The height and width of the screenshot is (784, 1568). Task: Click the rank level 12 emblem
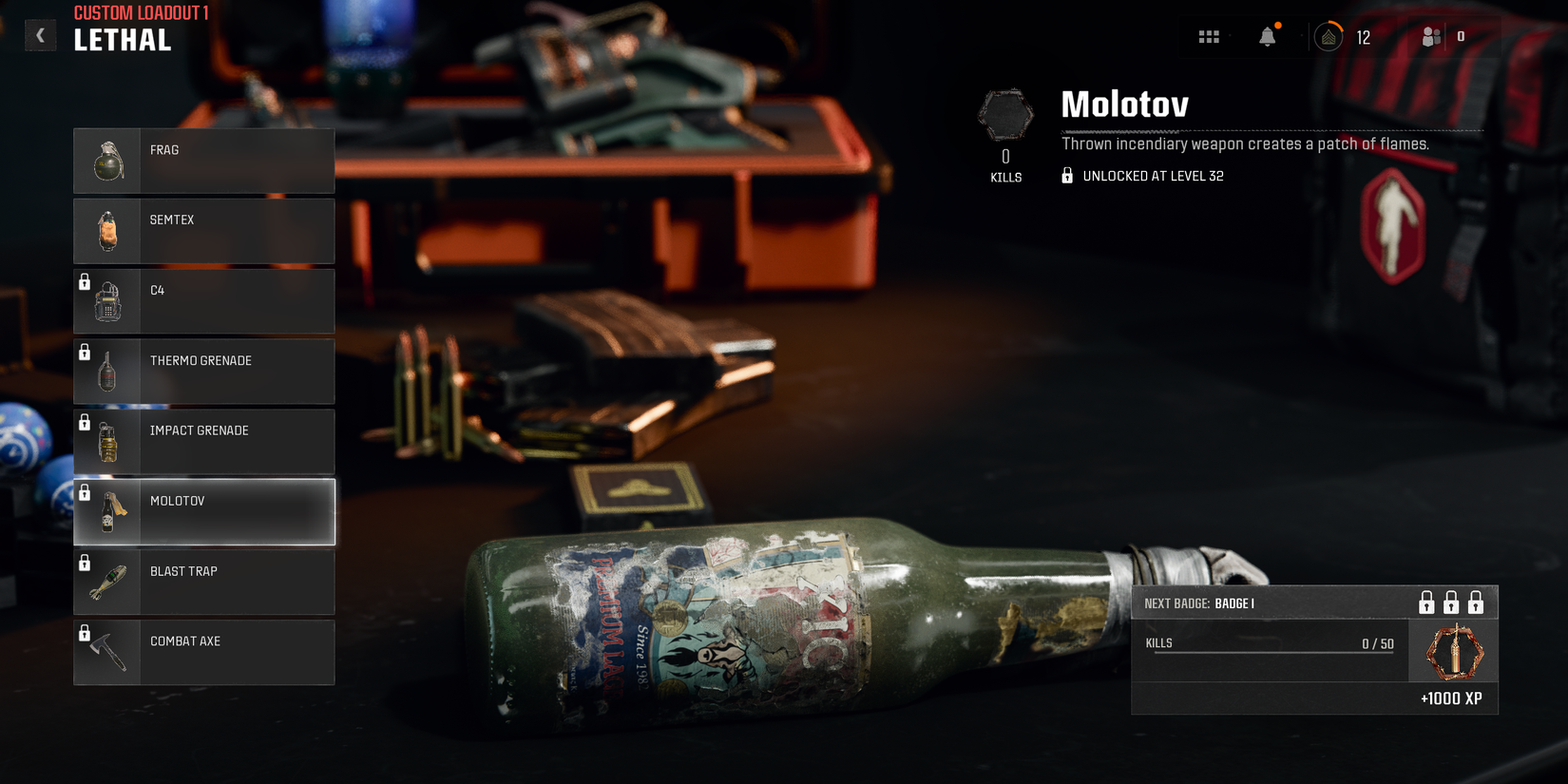pyautogui.click(x=1329, y=36)
